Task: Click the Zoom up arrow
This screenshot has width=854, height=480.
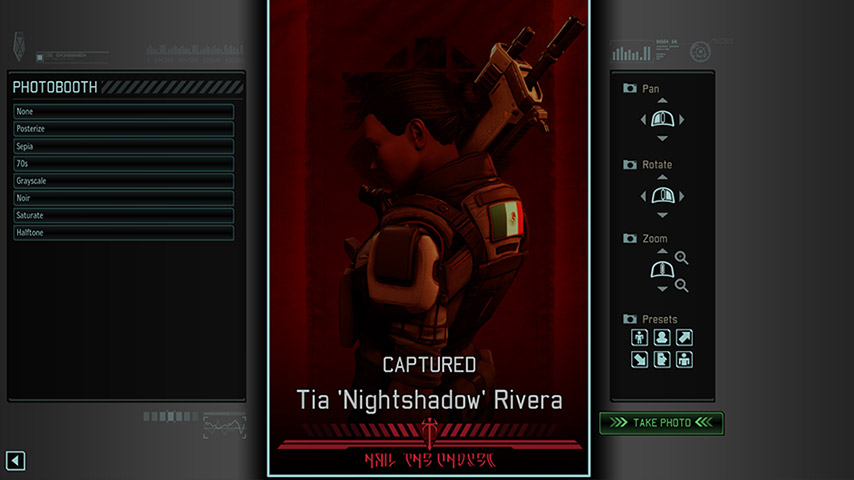Action: [x=663, y=252]
